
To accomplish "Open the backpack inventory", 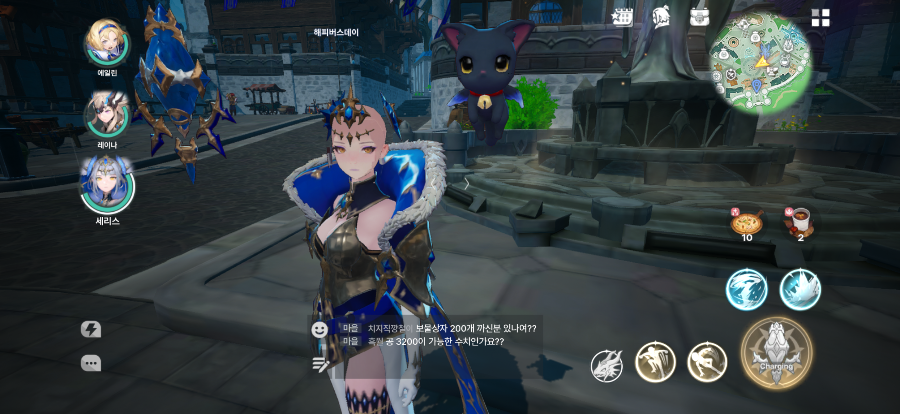I will coord(700,17).
